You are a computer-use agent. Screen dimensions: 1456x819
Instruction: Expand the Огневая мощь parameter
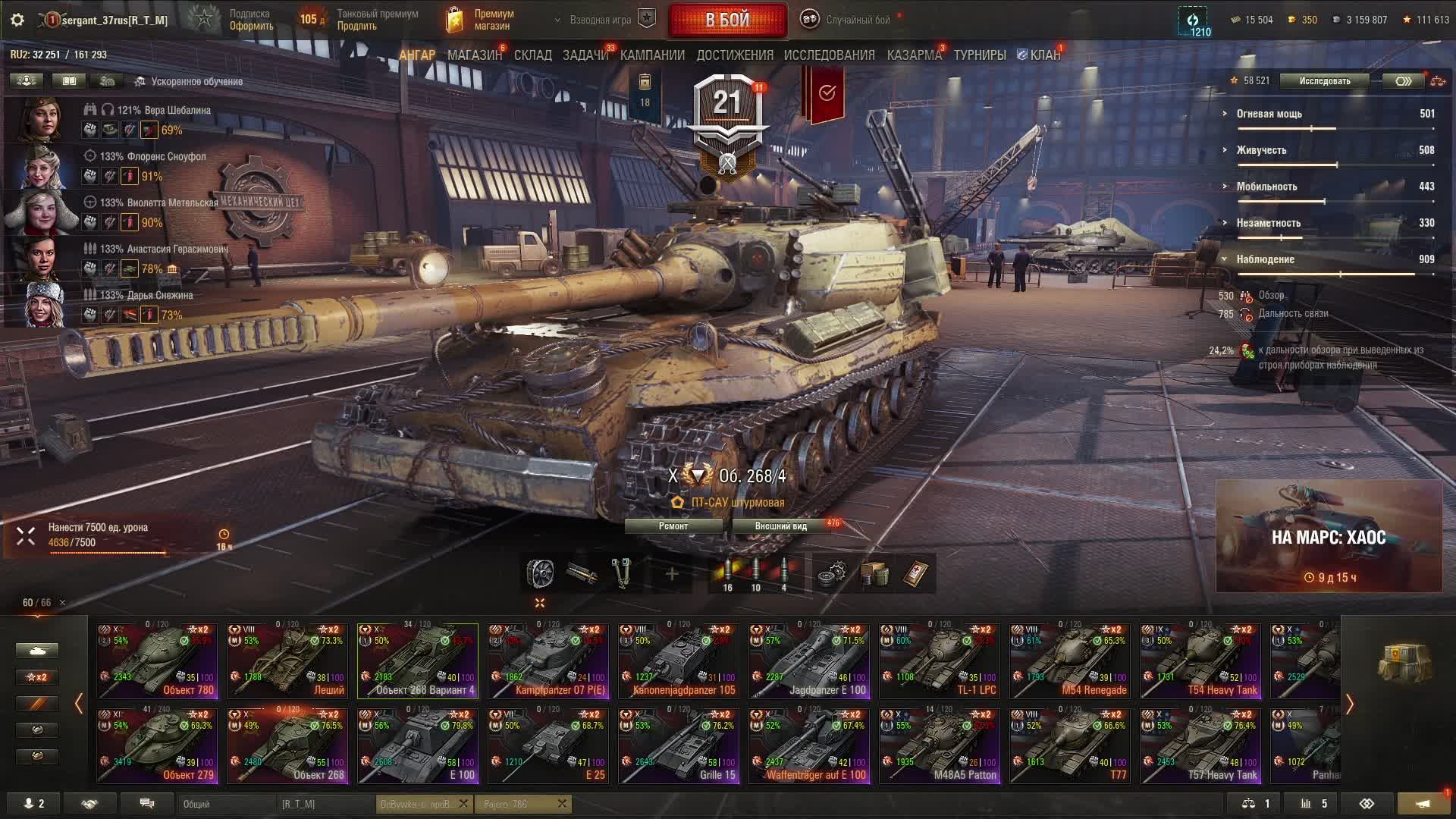point(1269,114)
